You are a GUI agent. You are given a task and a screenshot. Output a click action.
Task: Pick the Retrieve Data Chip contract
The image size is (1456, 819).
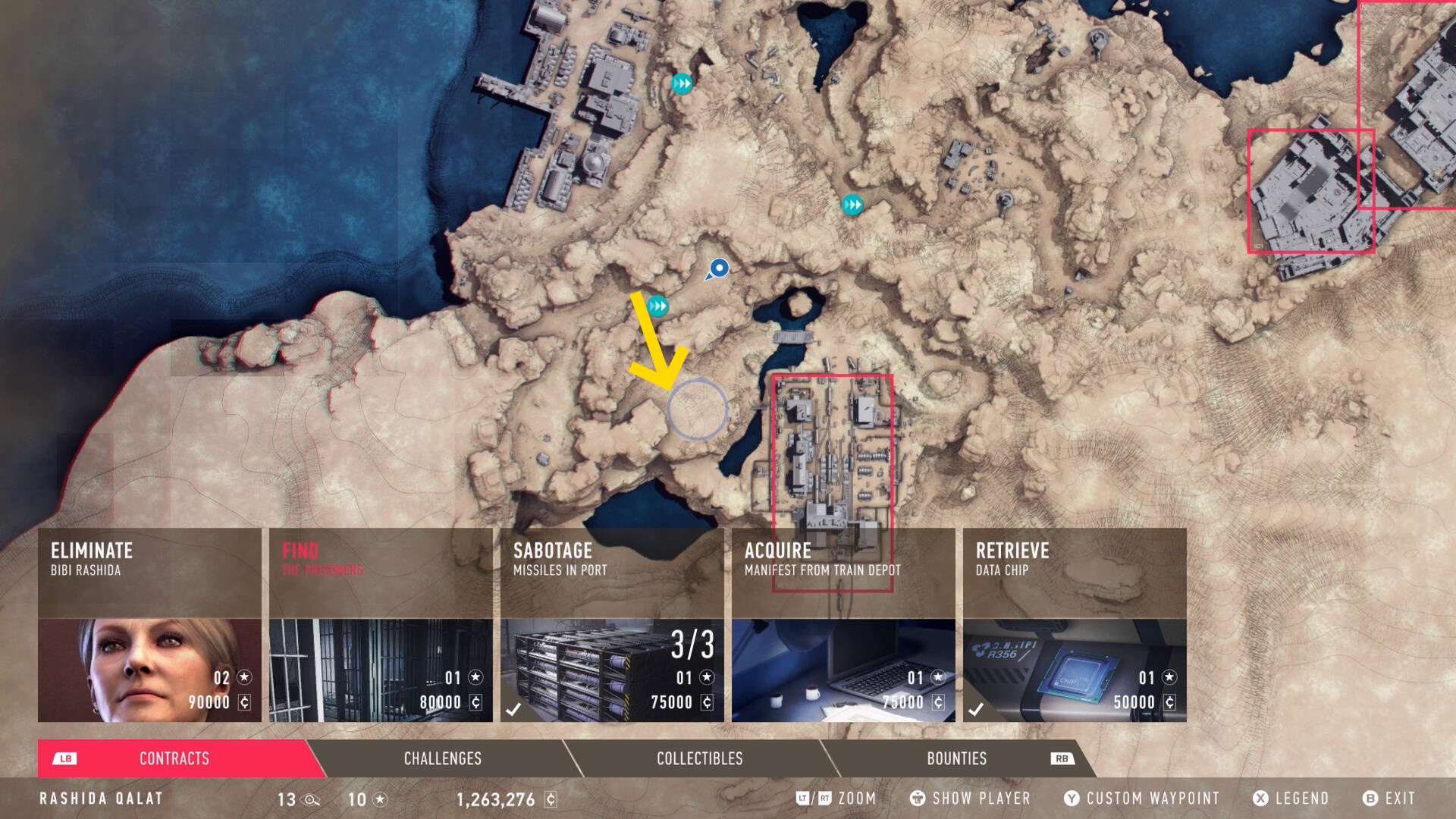[1075, 625]
